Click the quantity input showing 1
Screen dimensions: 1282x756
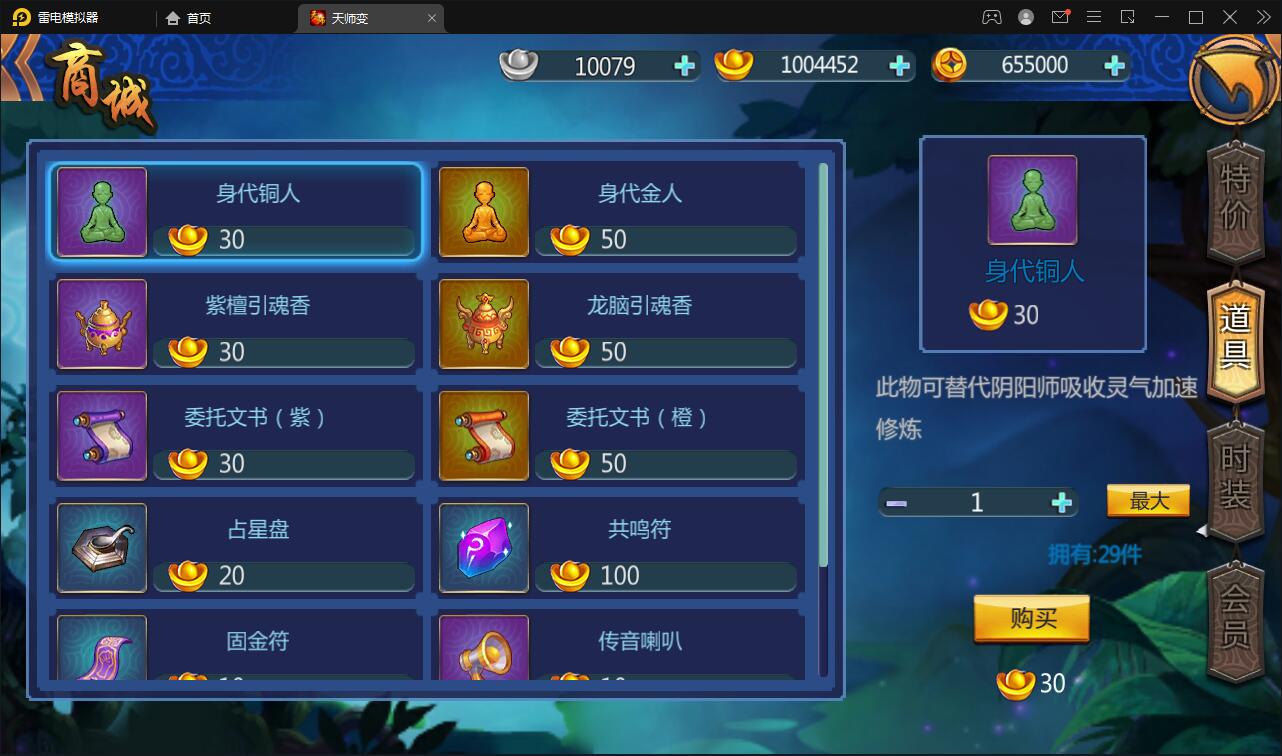point(977,501)
